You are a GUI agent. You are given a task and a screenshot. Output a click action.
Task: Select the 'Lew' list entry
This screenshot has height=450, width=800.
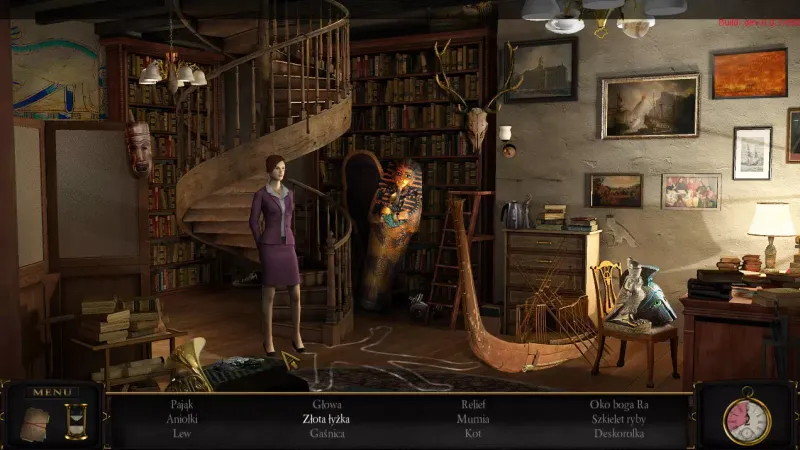coord(181,433)
